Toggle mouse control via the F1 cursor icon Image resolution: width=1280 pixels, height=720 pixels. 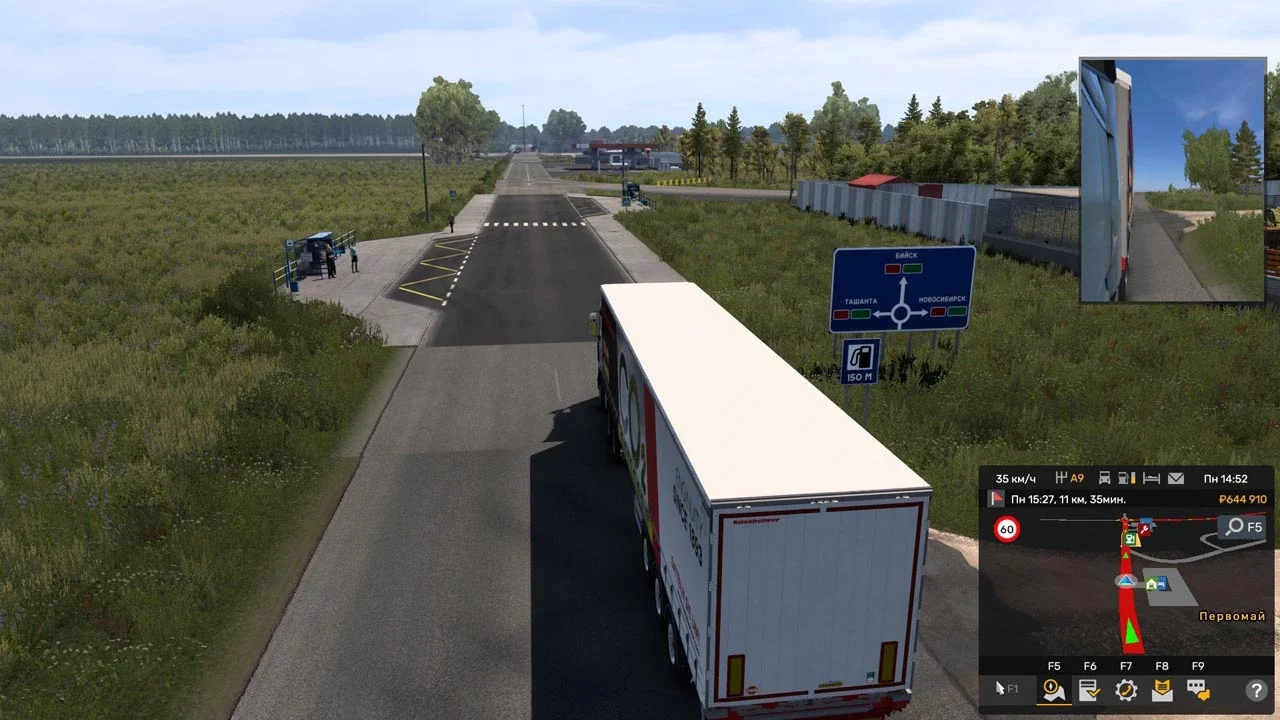coord(1000,687)
